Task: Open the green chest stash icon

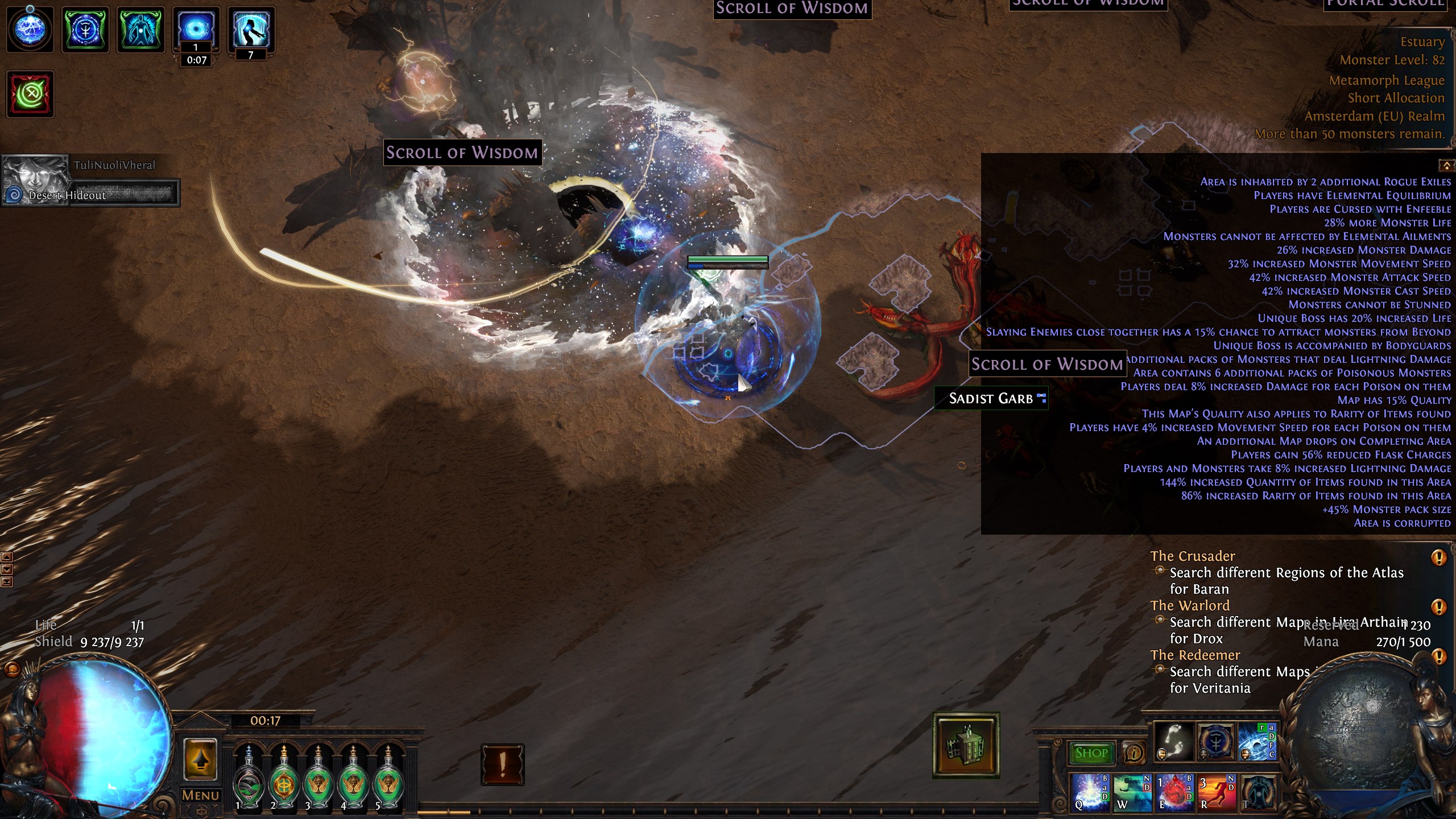Action: tap(966, 745)
